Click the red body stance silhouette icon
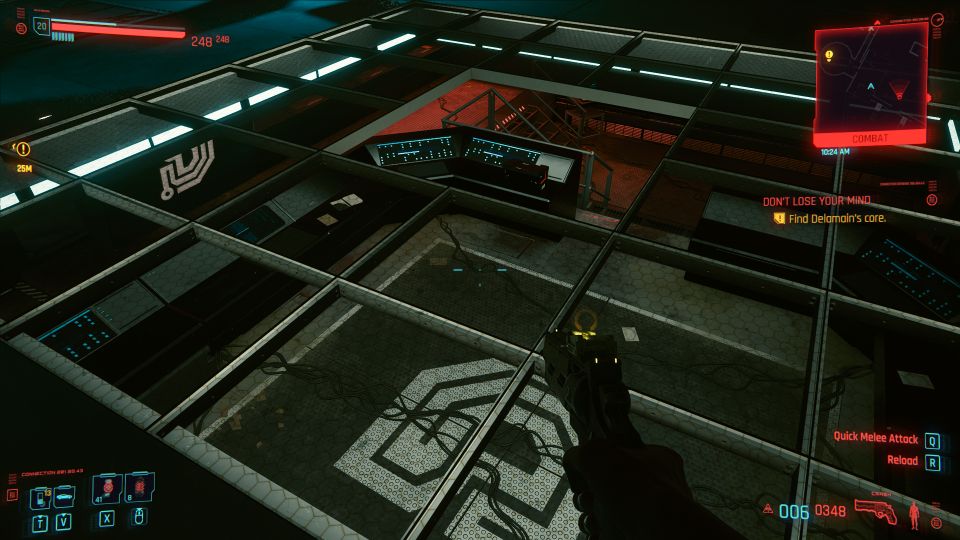 pyautogui.click(x=914, y=513)
